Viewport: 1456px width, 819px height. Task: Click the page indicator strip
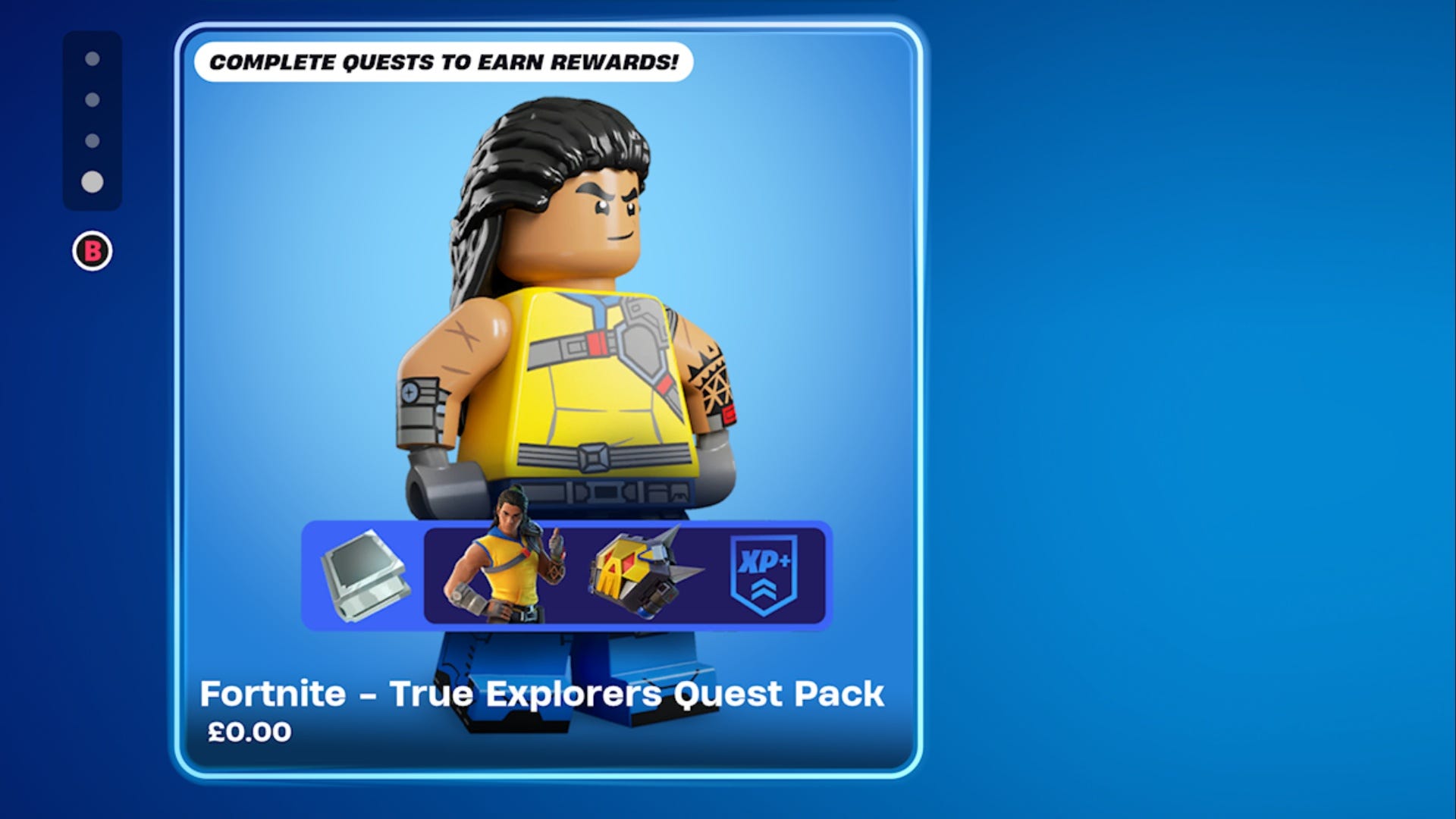pyautogui.click(x=93, y=119)
